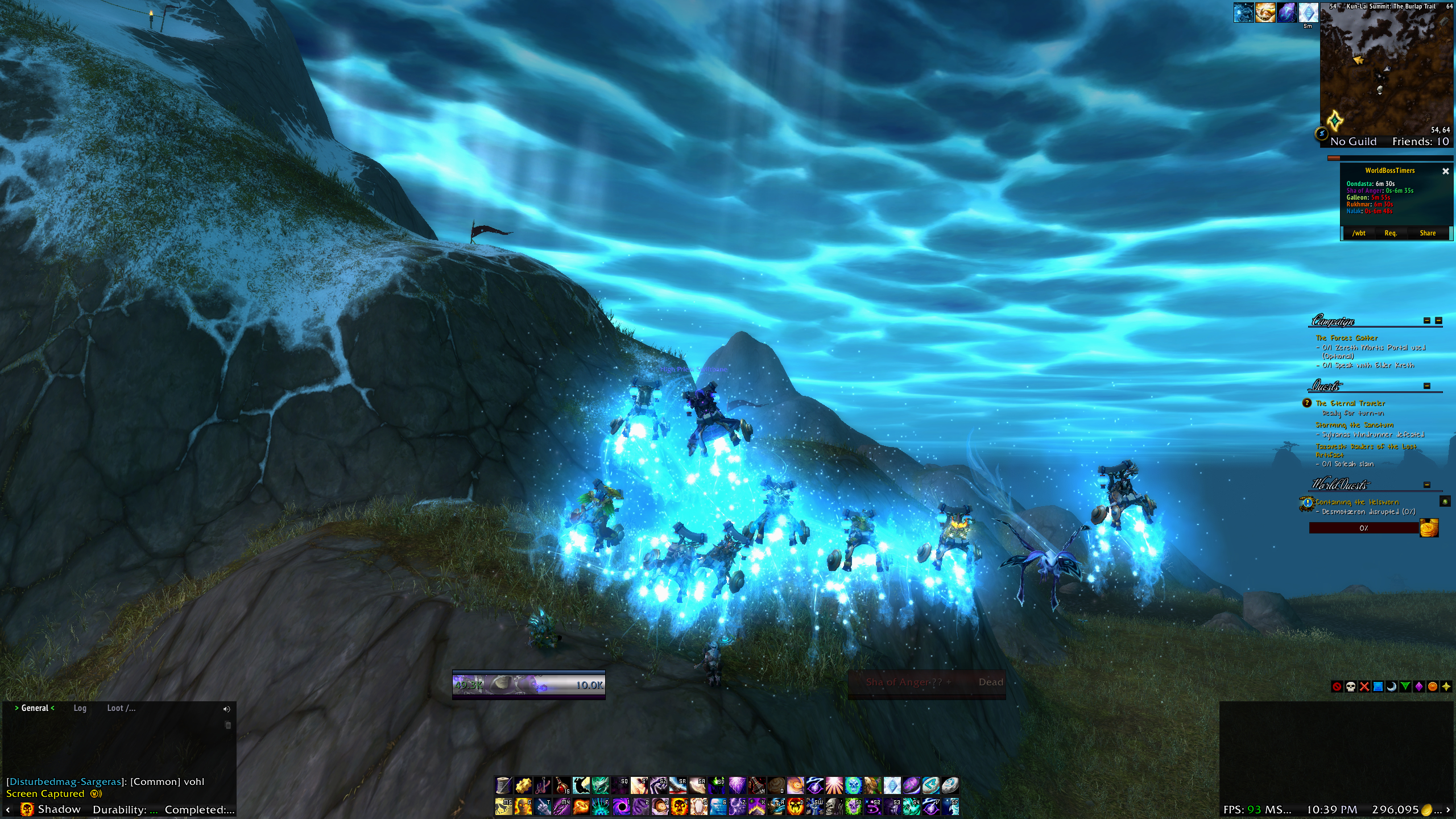Open the Sha of Anger target frame
1456x819 pixels.
point(926,682)
